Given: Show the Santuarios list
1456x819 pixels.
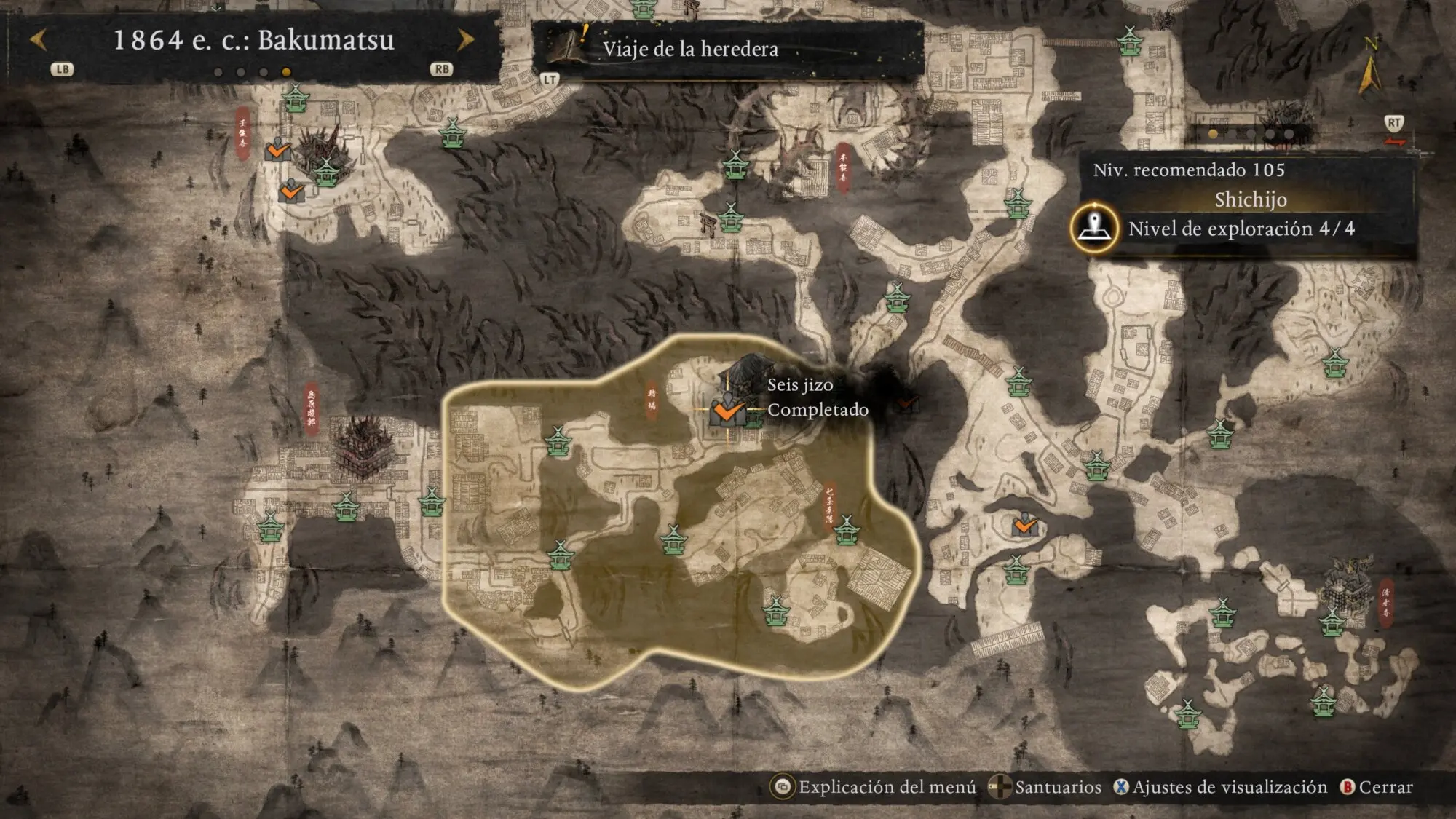Looking at the screenshot, I should 1046,787.
